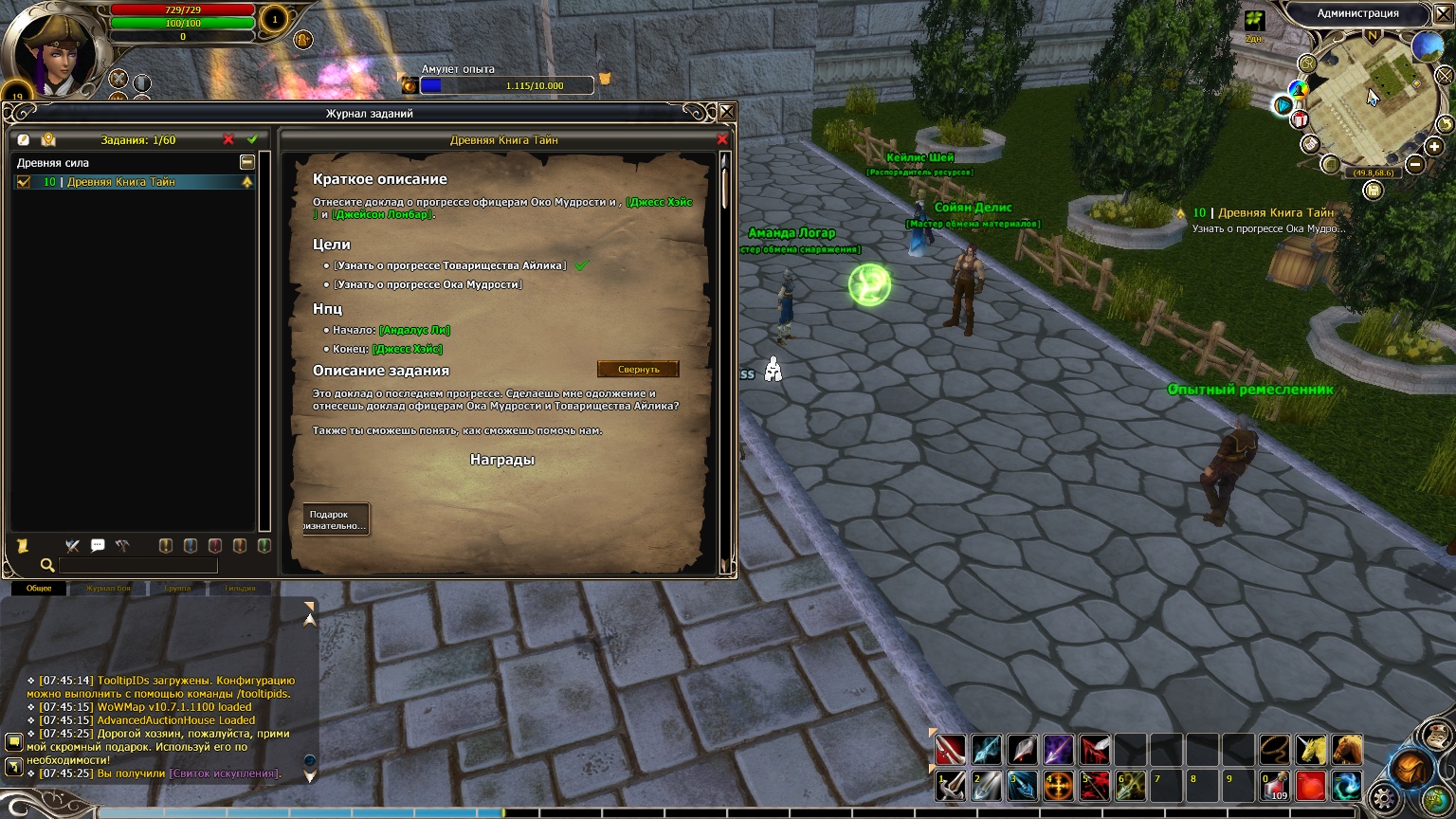Zoom out the minimap with minus button
The width and height of the screenshot is (1456, 819).
[x=1415, y=164]
